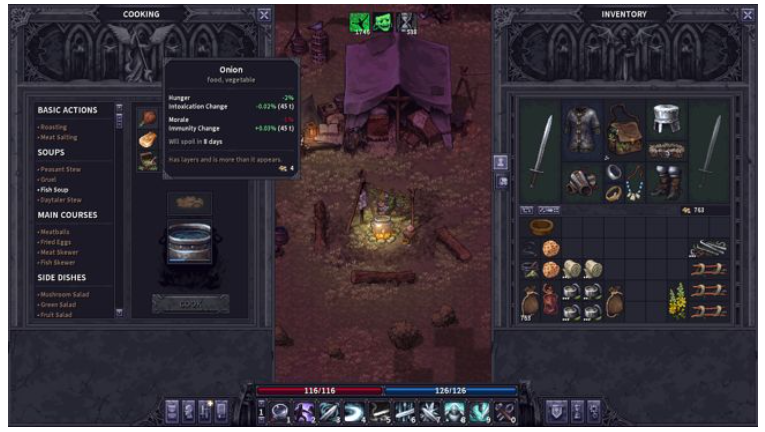The height and width of the screenshot is (432, 765).
Task: Select the equipped metal helmet
Action: pos(666,119)
